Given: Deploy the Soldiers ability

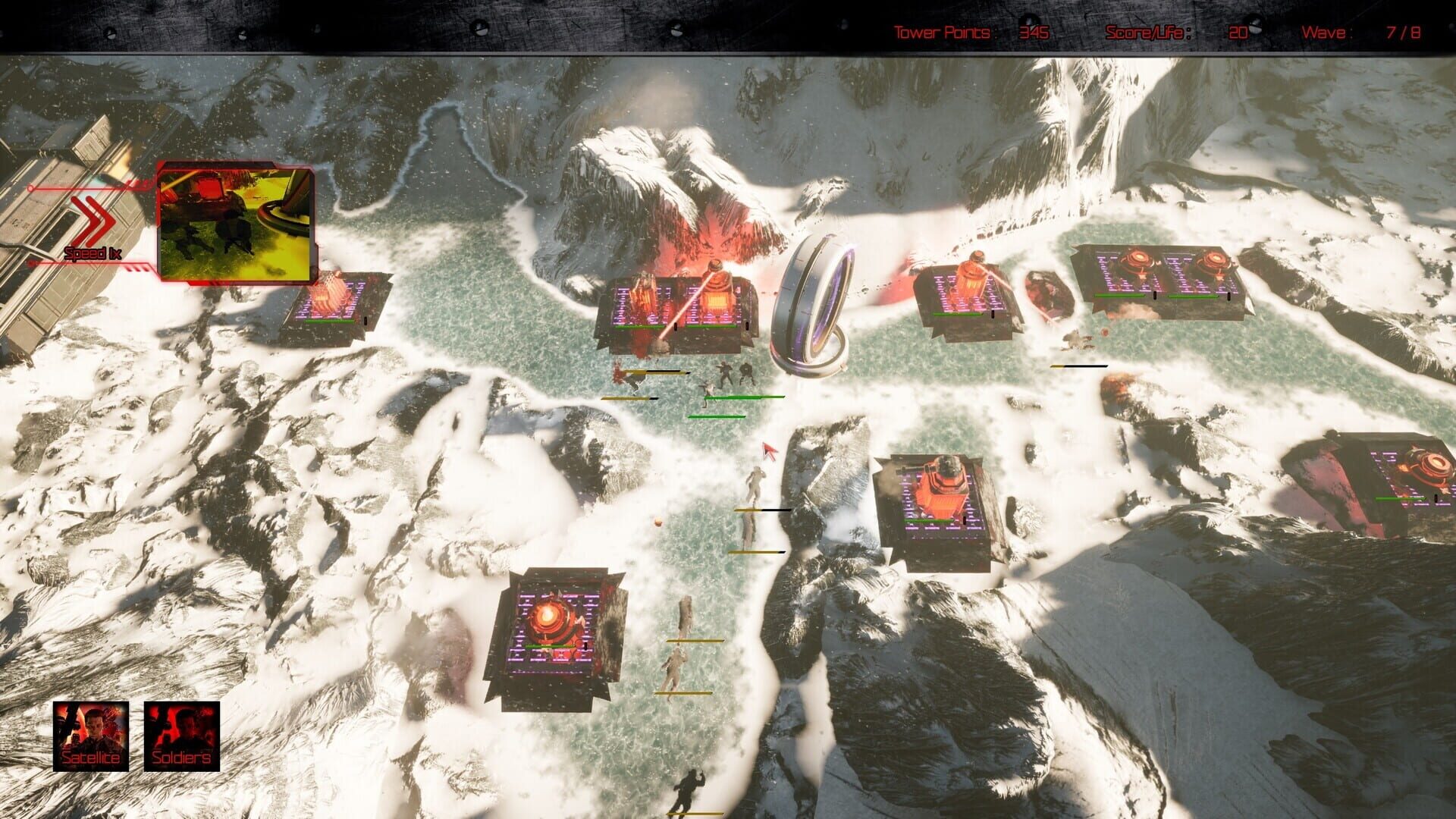Looking at the screenshot, I should (x=182, y=736).
